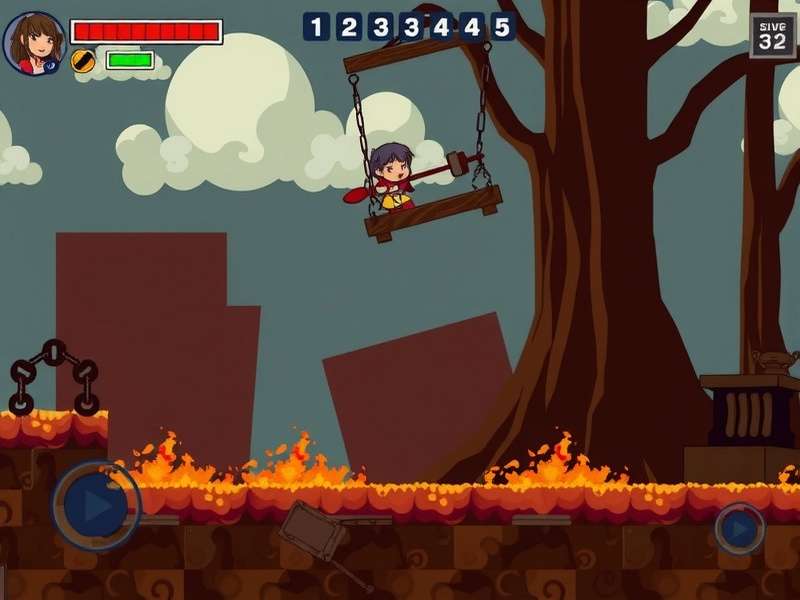
Task: Choose the number 1 tile
Action: tap(316, 27)
